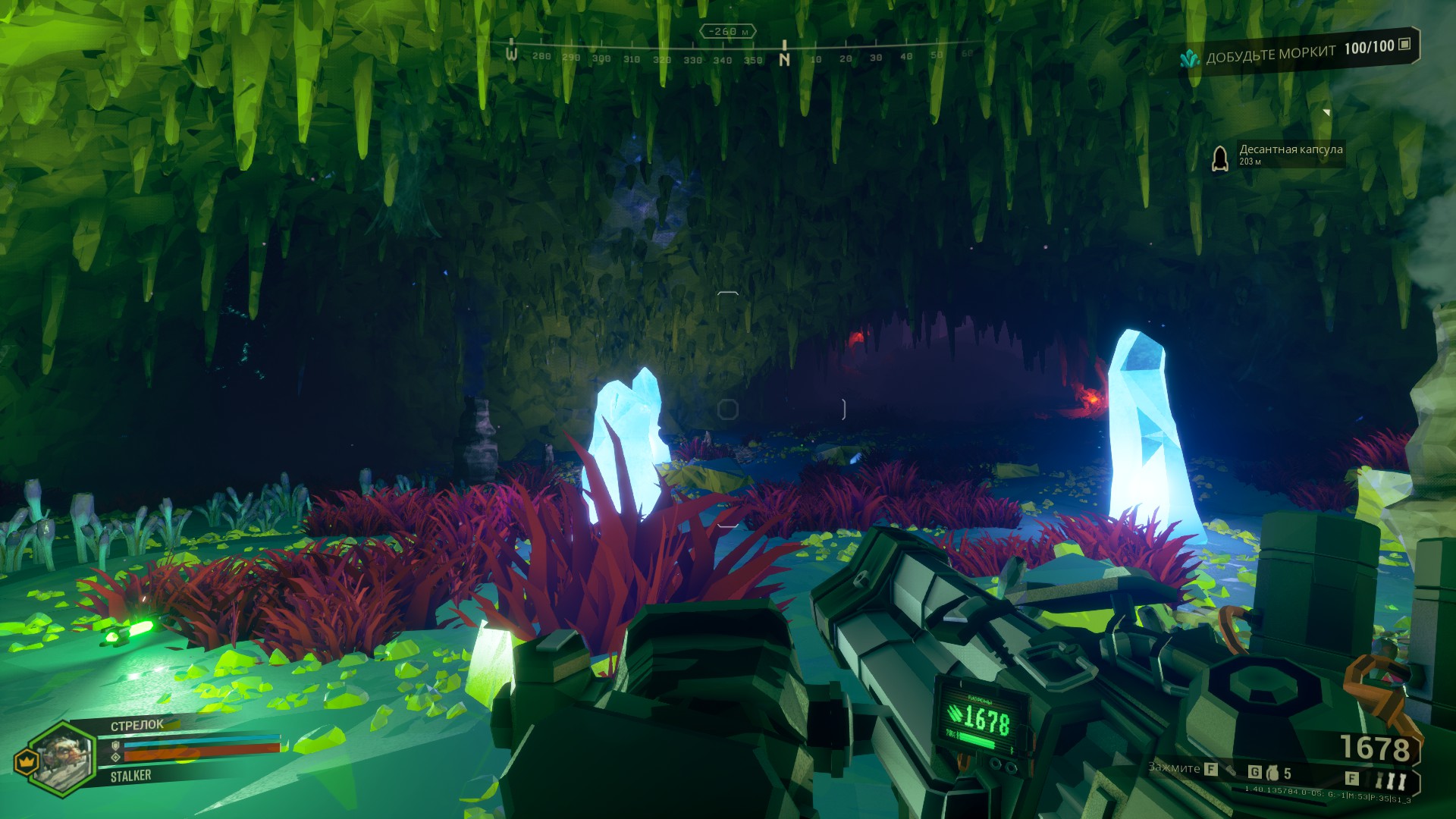The width and height of the screenshot is (1456, 819).
Task: Select the Gunner class portrait
Action: pos(64,755)
